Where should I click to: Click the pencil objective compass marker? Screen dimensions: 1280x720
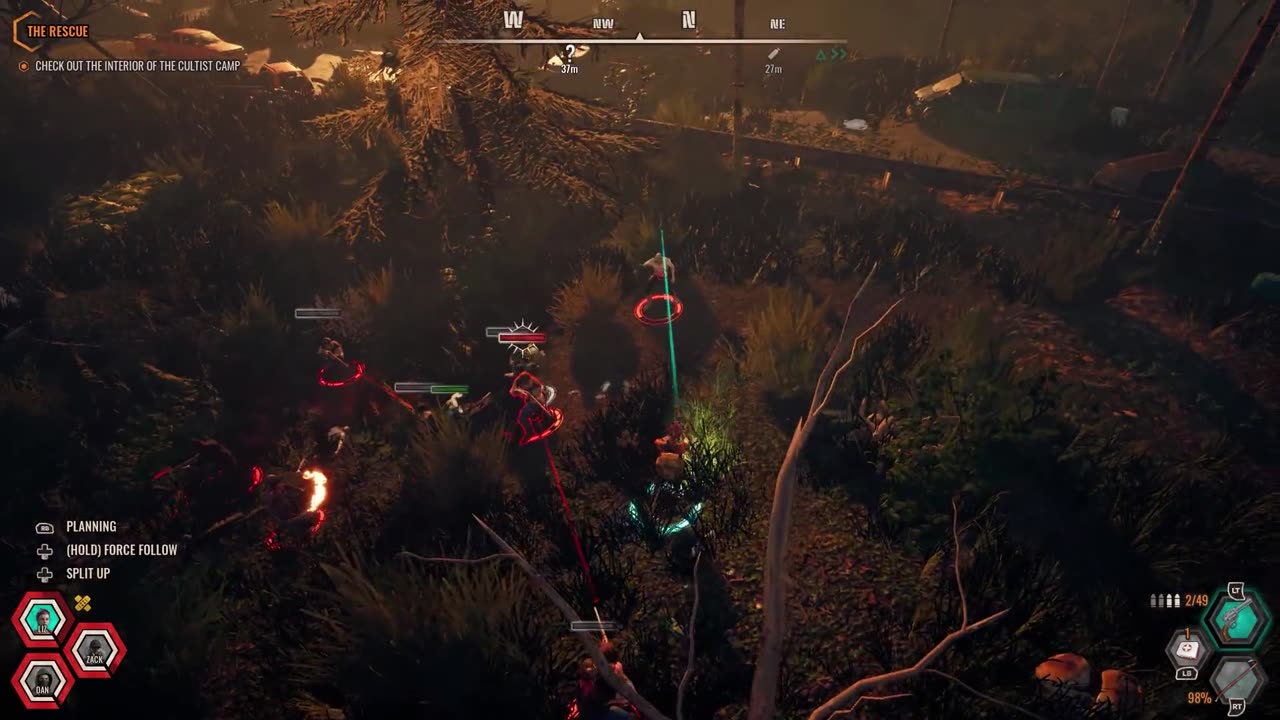point(773,54)
